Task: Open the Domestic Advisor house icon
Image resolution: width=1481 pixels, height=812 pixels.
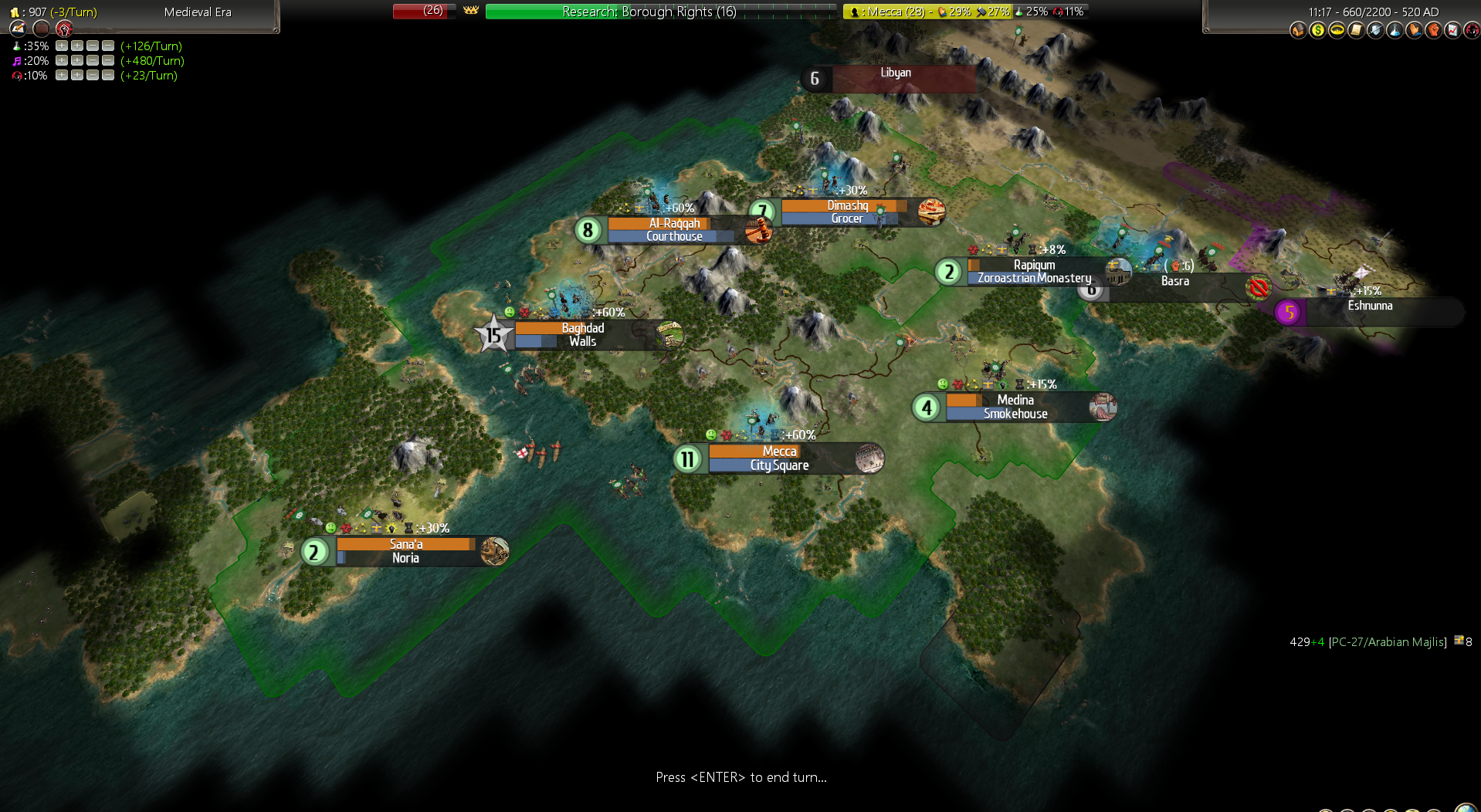Action: click(1297, 30)
